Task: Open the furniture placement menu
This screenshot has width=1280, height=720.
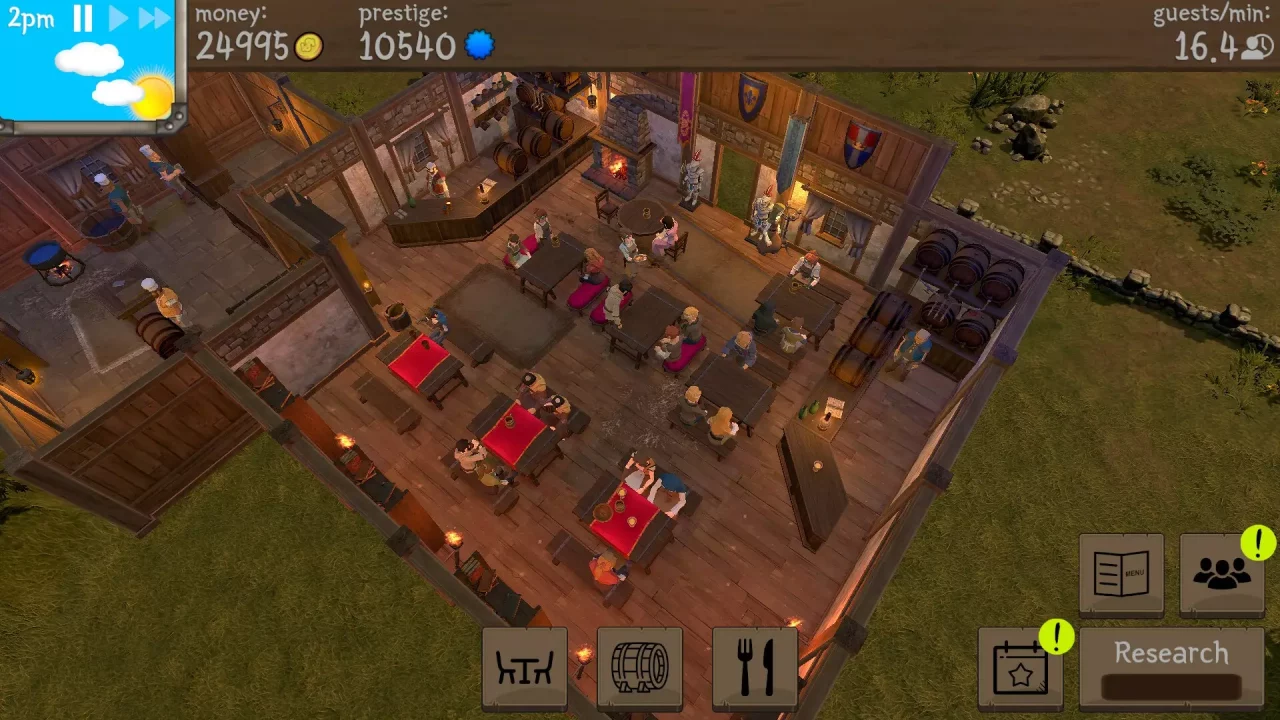Action: pyautogui.click(x=525, y=667)
